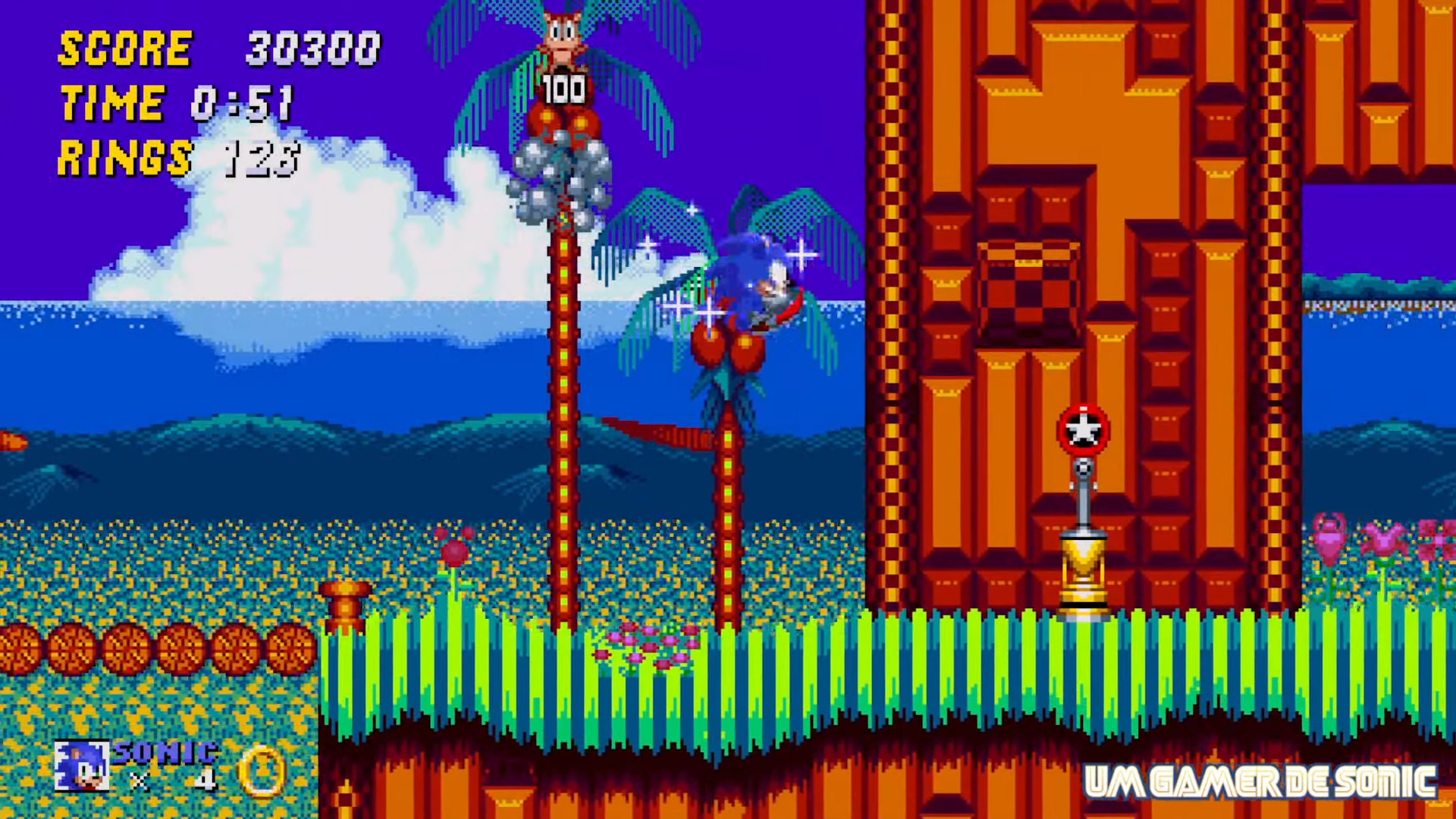The height and width of the screenshot is (819, 1456).
Task: Click the red star checkpoint sign
Action: click(1083, 431)
